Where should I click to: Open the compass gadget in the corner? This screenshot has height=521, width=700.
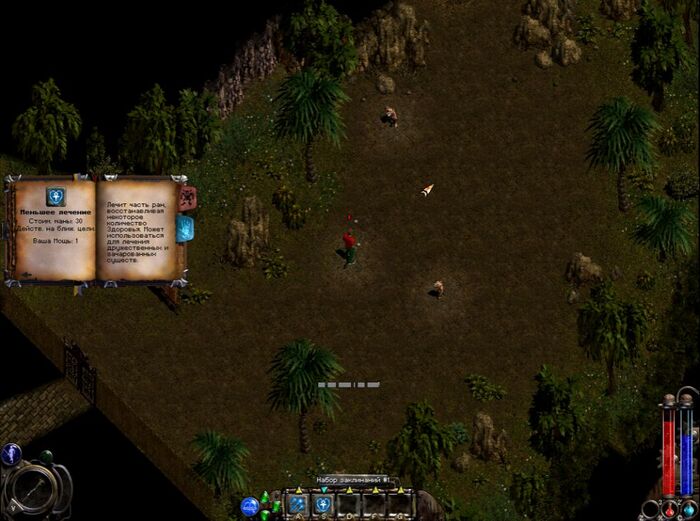(36, 490)
